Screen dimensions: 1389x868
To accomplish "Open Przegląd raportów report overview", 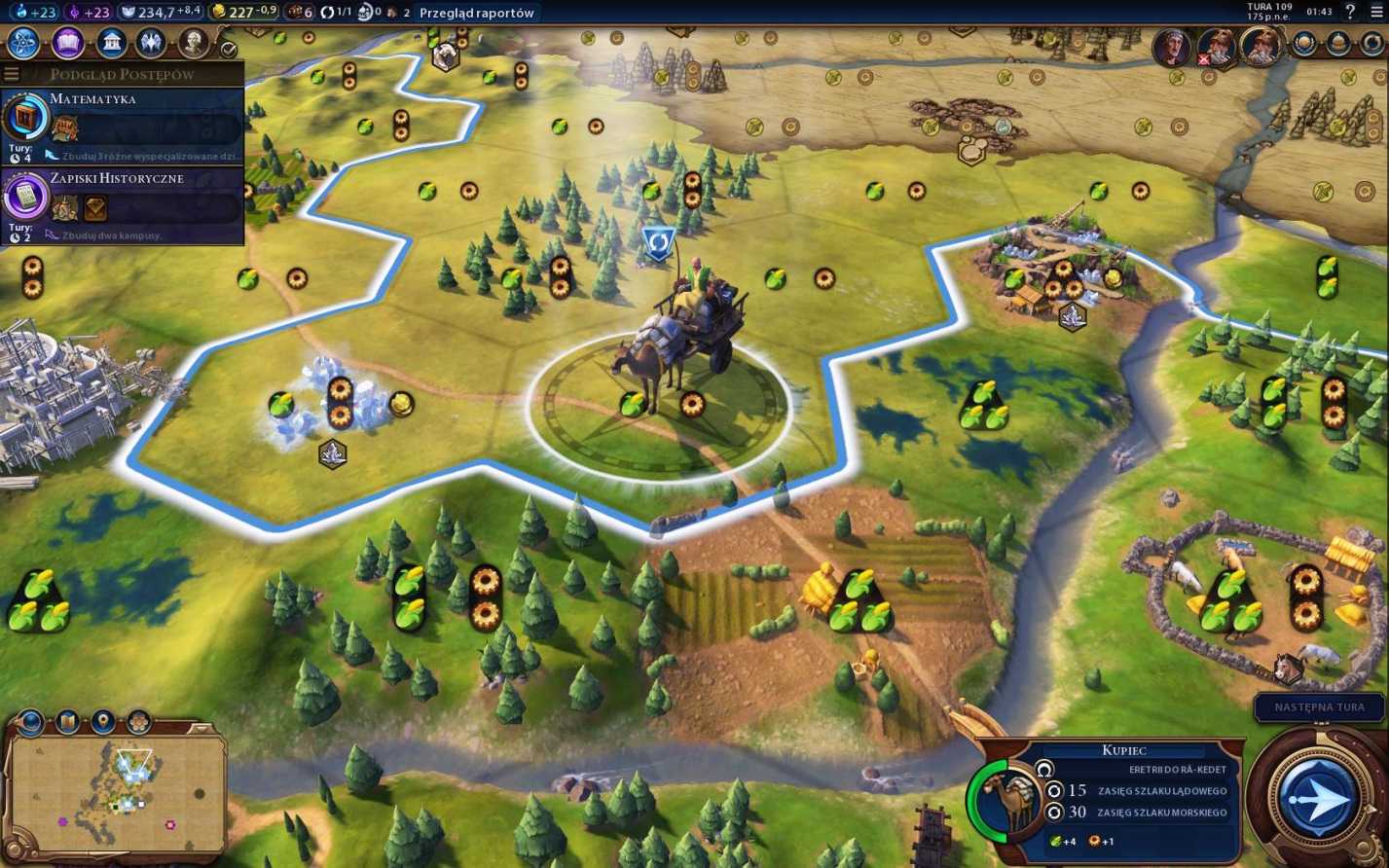I will point(476,13).
